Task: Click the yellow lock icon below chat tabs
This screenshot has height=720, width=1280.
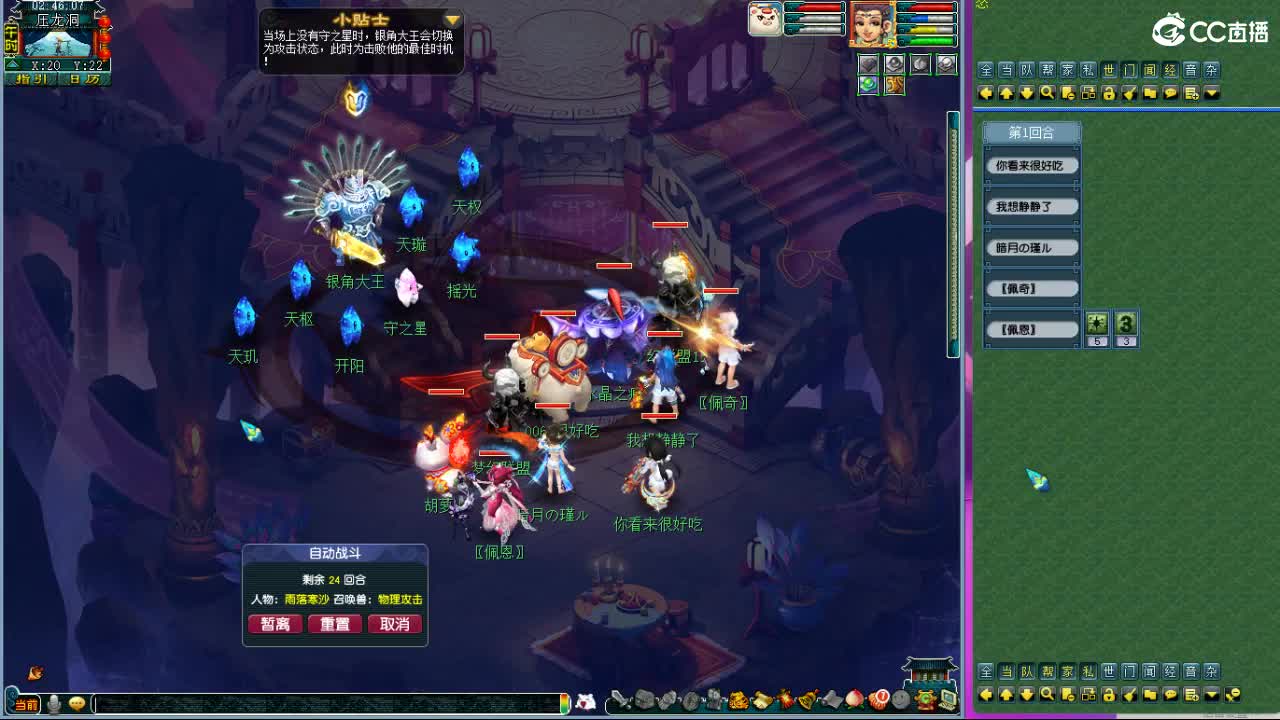Action: 1108,93
